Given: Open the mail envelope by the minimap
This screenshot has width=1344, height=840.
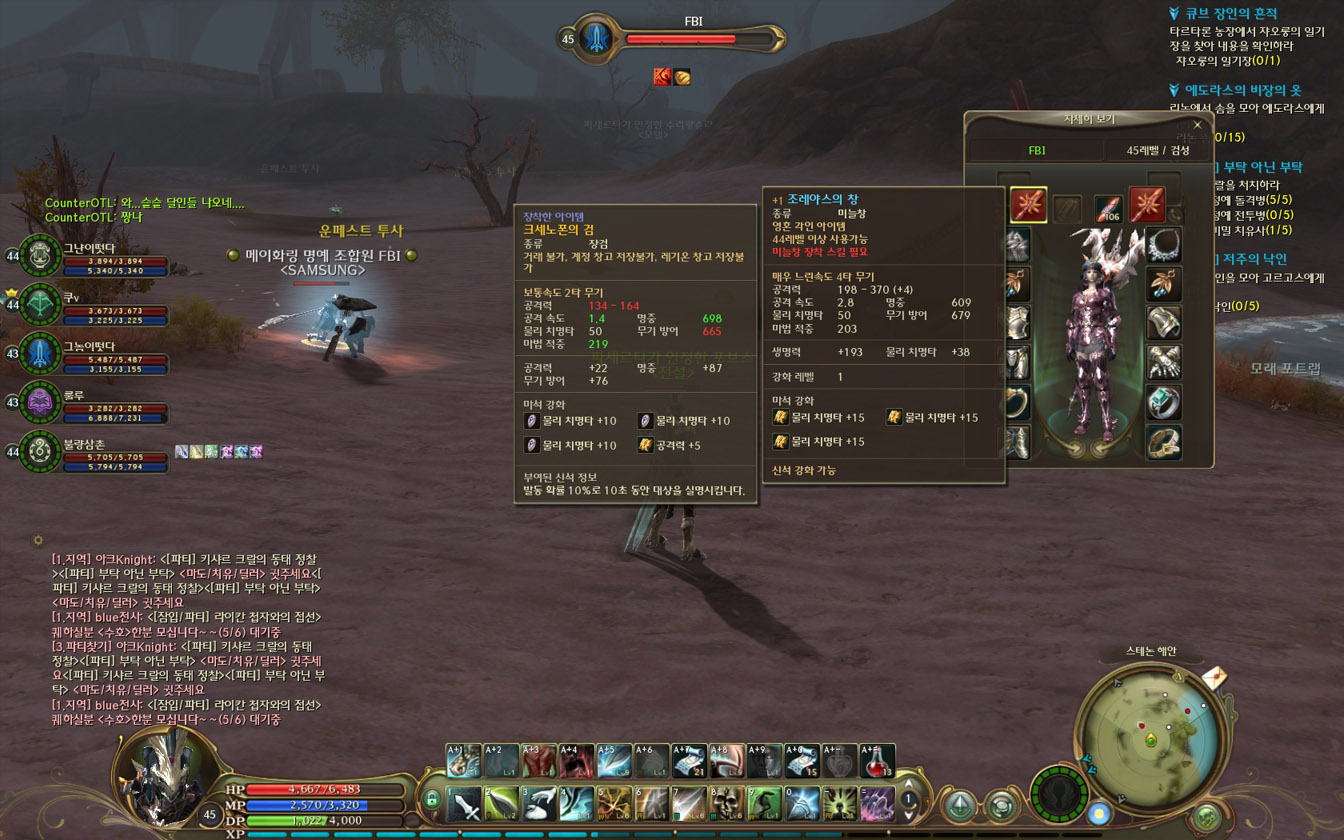Looking at the screenshot, I should 1214,679.
